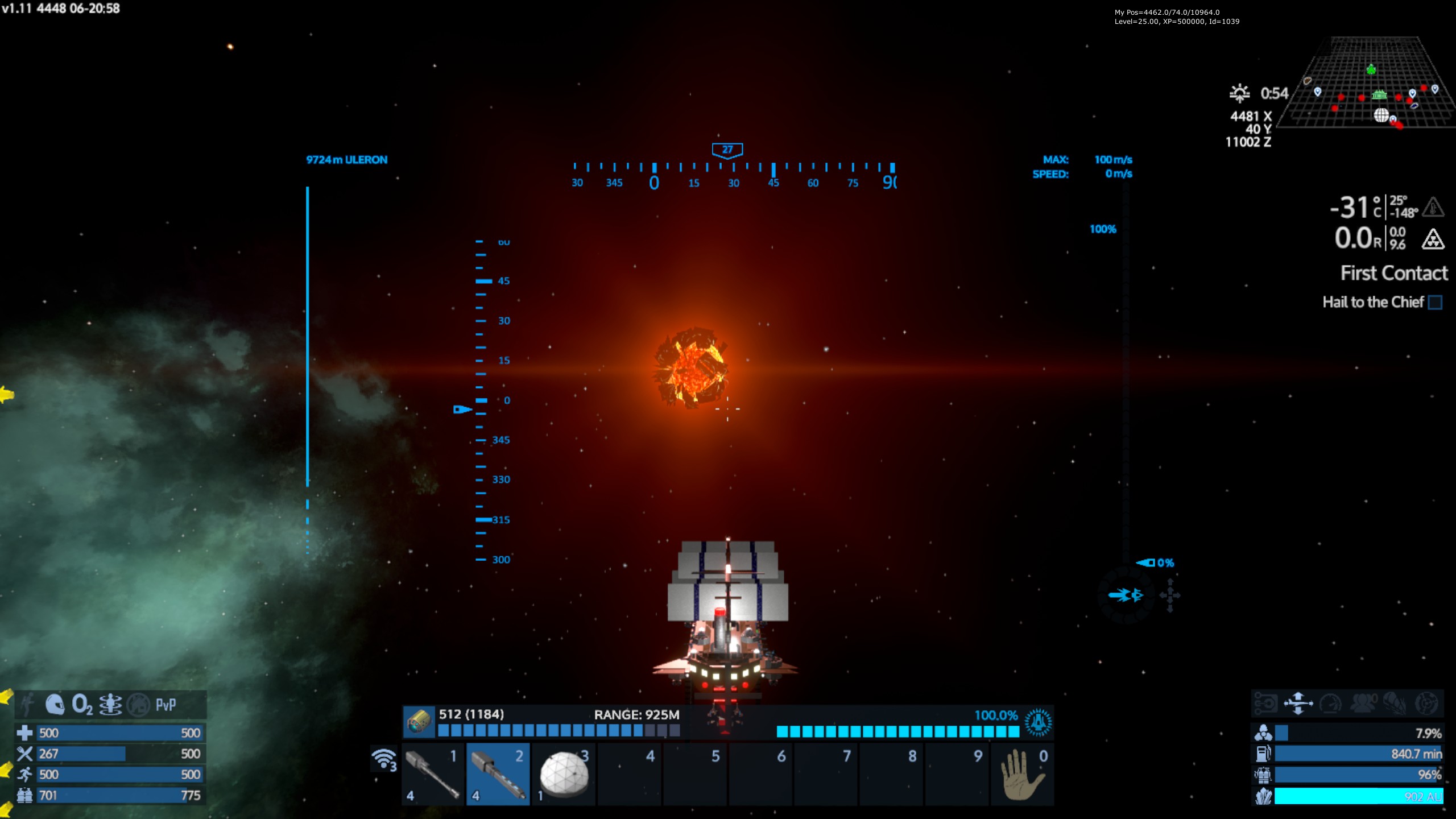Click the ULERON distance waypoint label
This screenshot has width=1456, height=819.
pos(346,160)
